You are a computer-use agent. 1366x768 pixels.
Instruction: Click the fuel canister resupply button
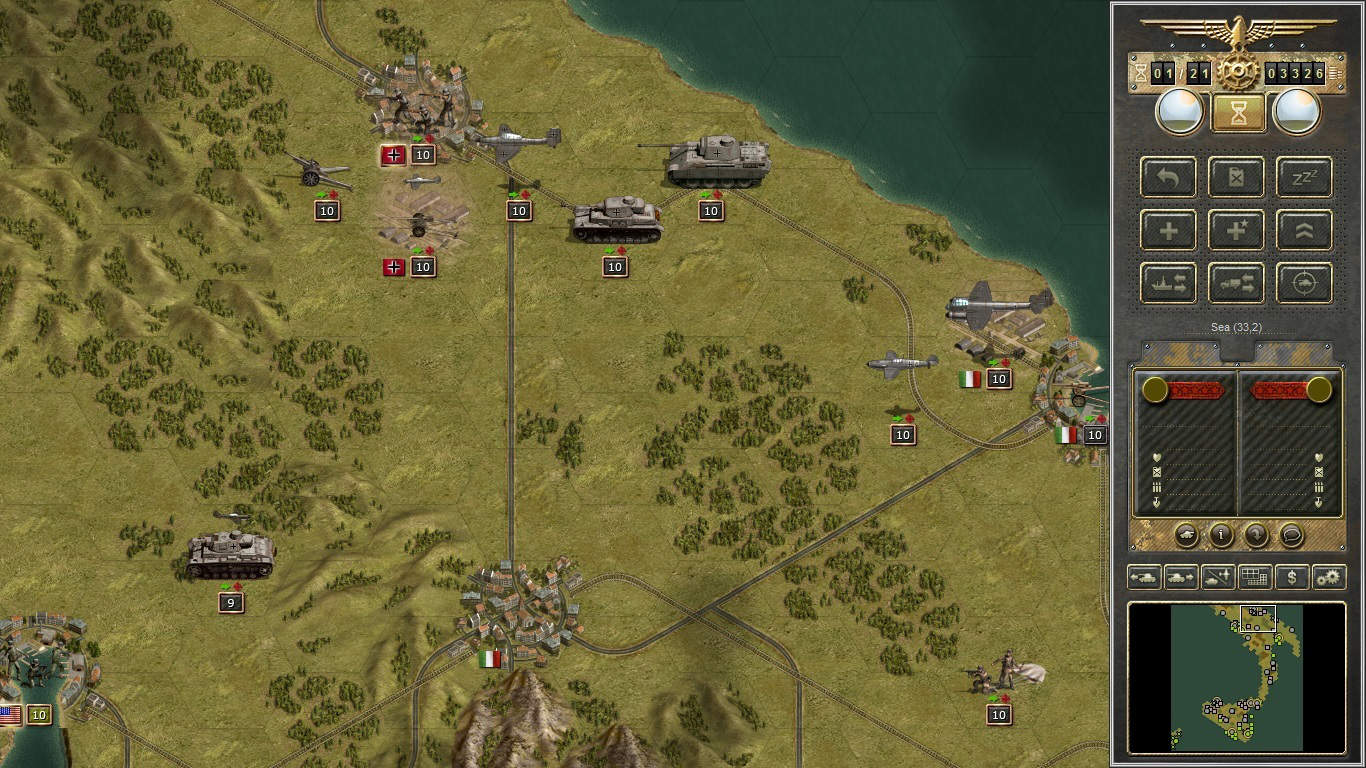pyautogui.click(x=1236, y=178)
